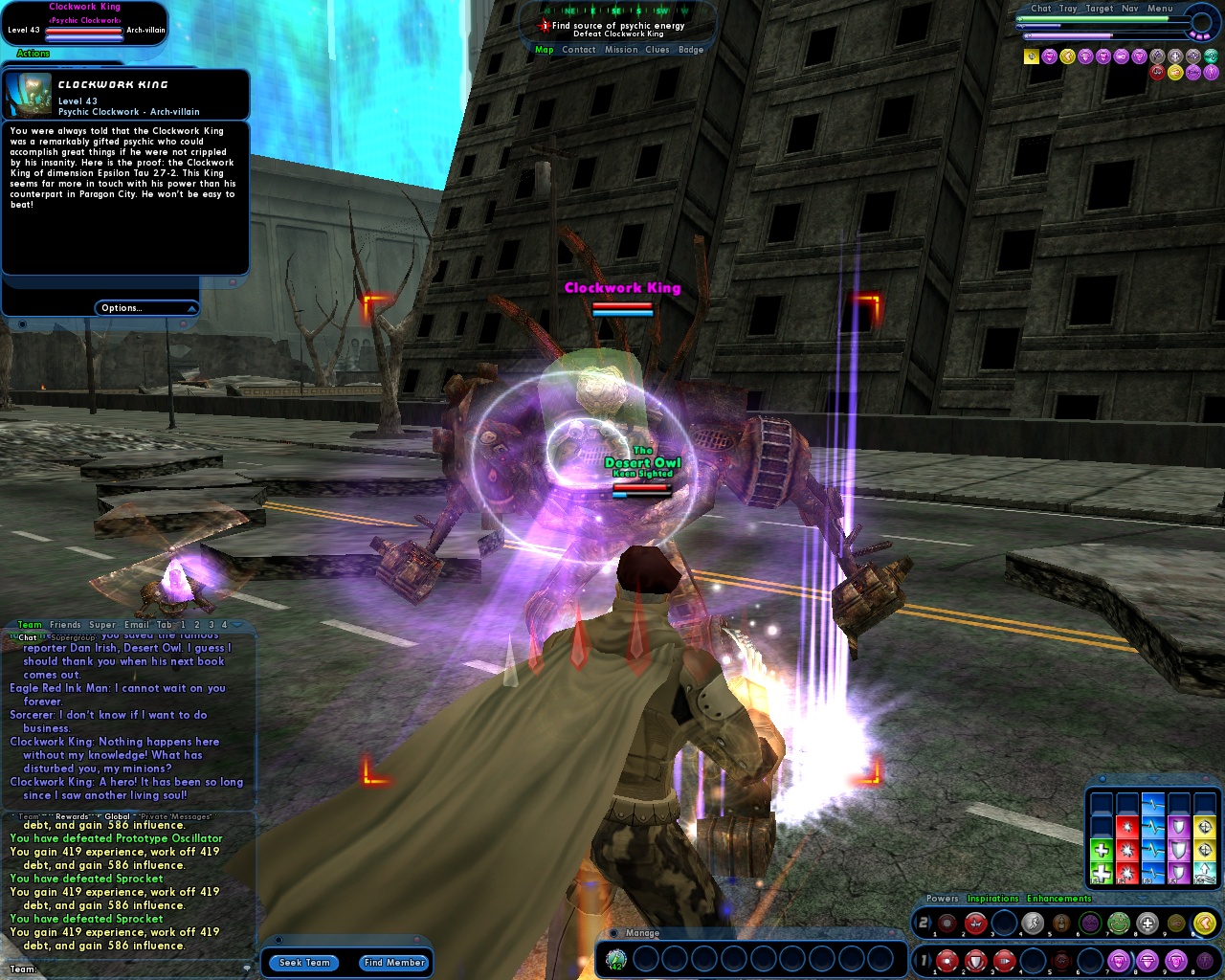Click the Find Member button

click(x=393, y=963)
